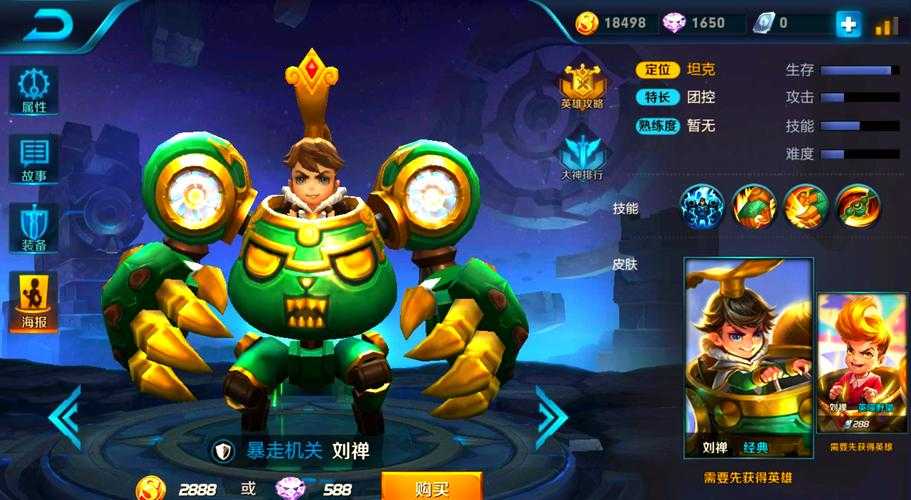
Task: Select the rightmost skill icon
Action: pos(856,205)
